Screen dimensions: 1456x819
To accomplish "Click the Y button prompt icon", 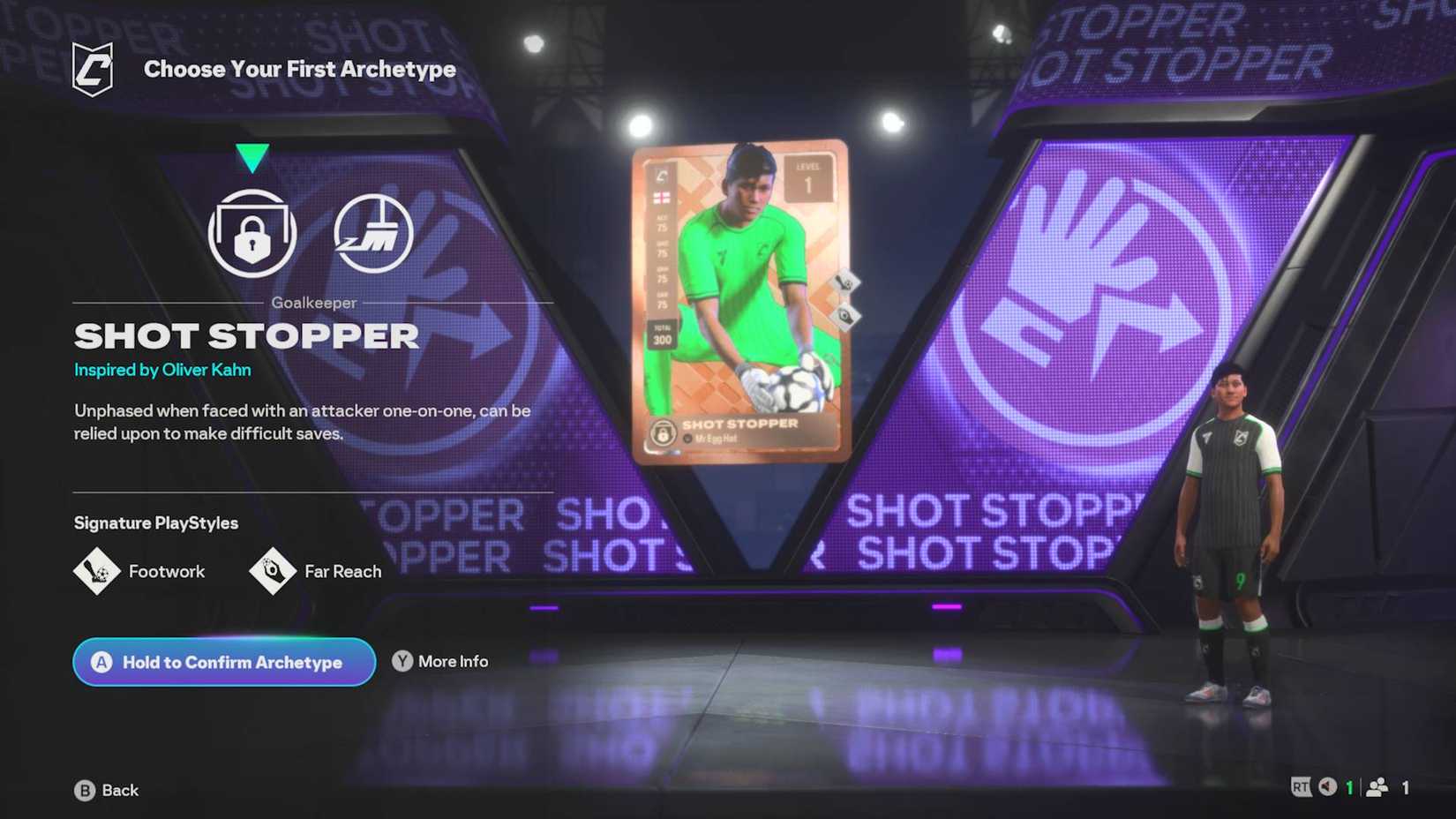I will 402,660.
